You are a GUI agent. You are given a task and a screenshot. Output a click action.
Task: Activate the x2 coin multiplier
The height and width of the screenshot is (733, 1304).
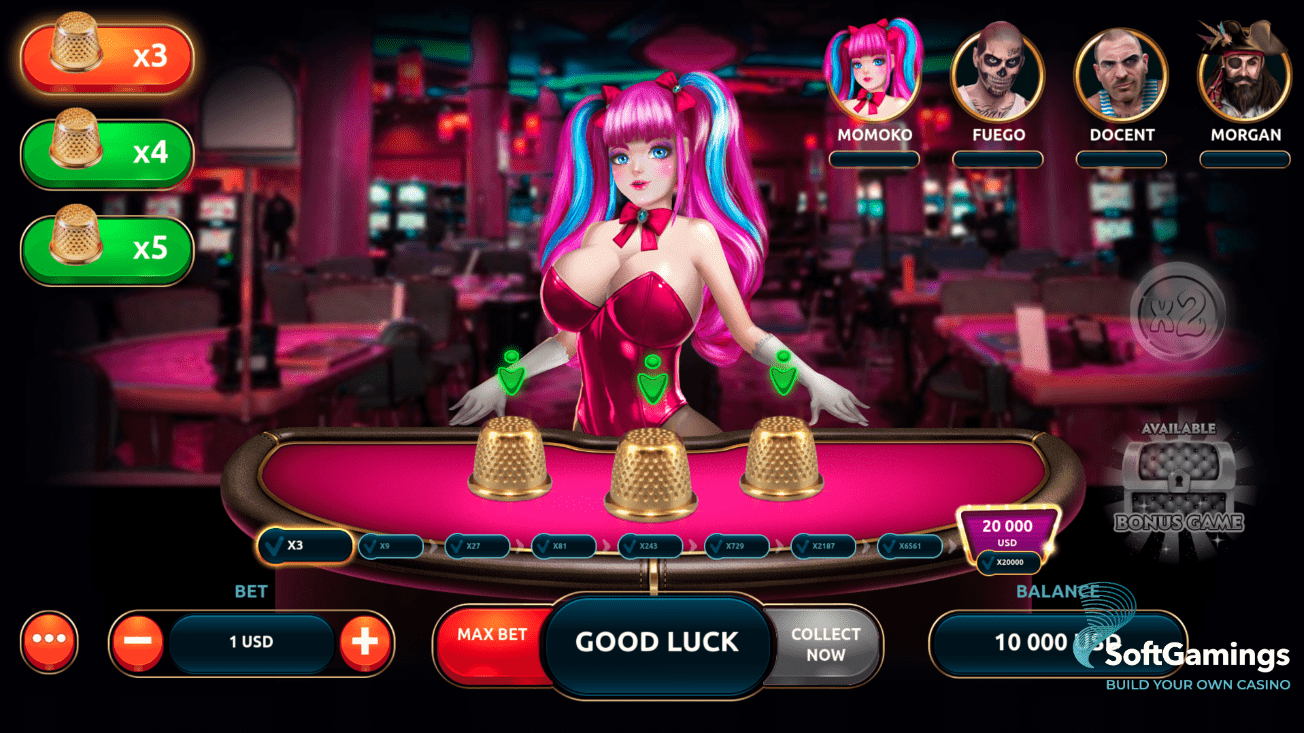(x=1177, y=310)
